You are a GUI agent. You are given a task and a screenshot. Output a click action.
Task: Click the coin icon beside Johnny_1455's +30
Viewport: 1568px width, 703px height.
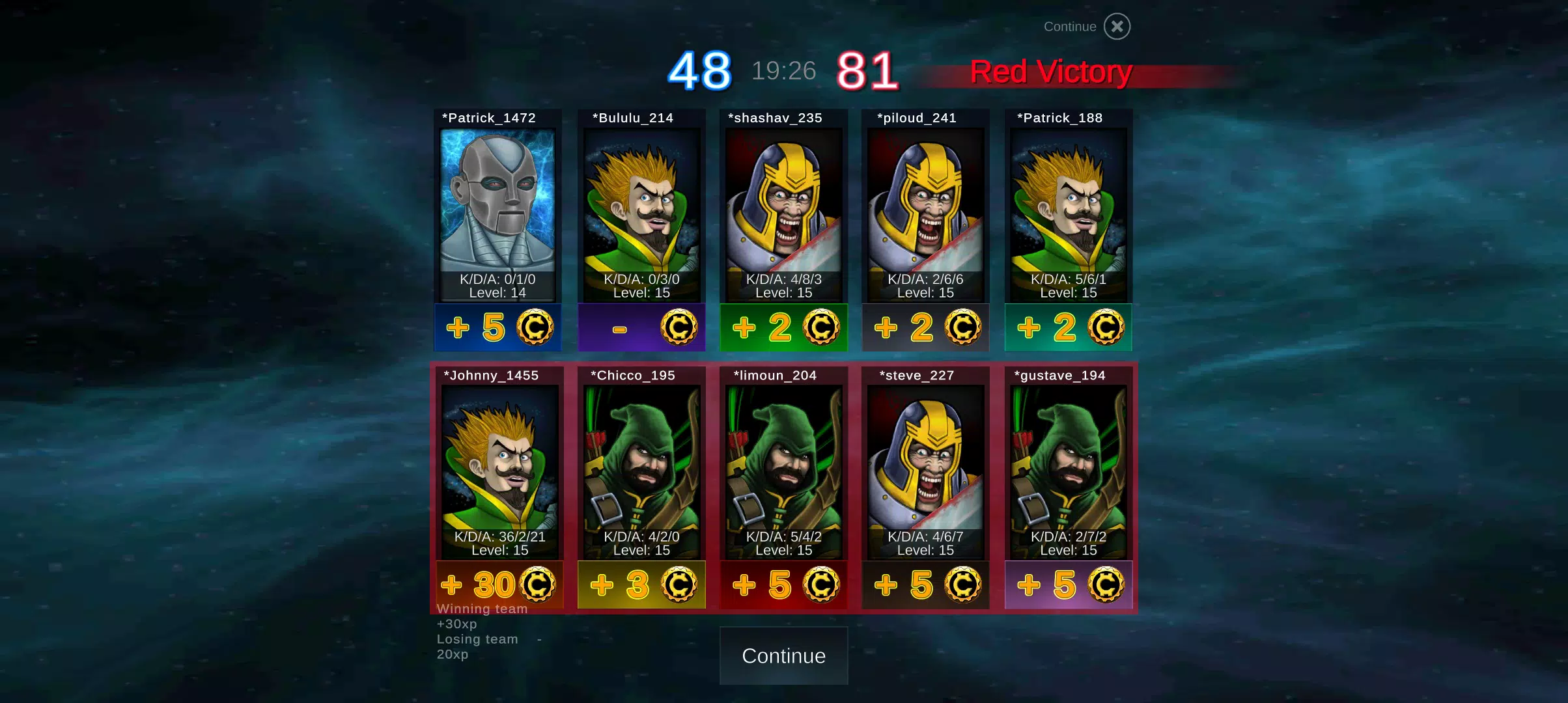tap(537, 584)
